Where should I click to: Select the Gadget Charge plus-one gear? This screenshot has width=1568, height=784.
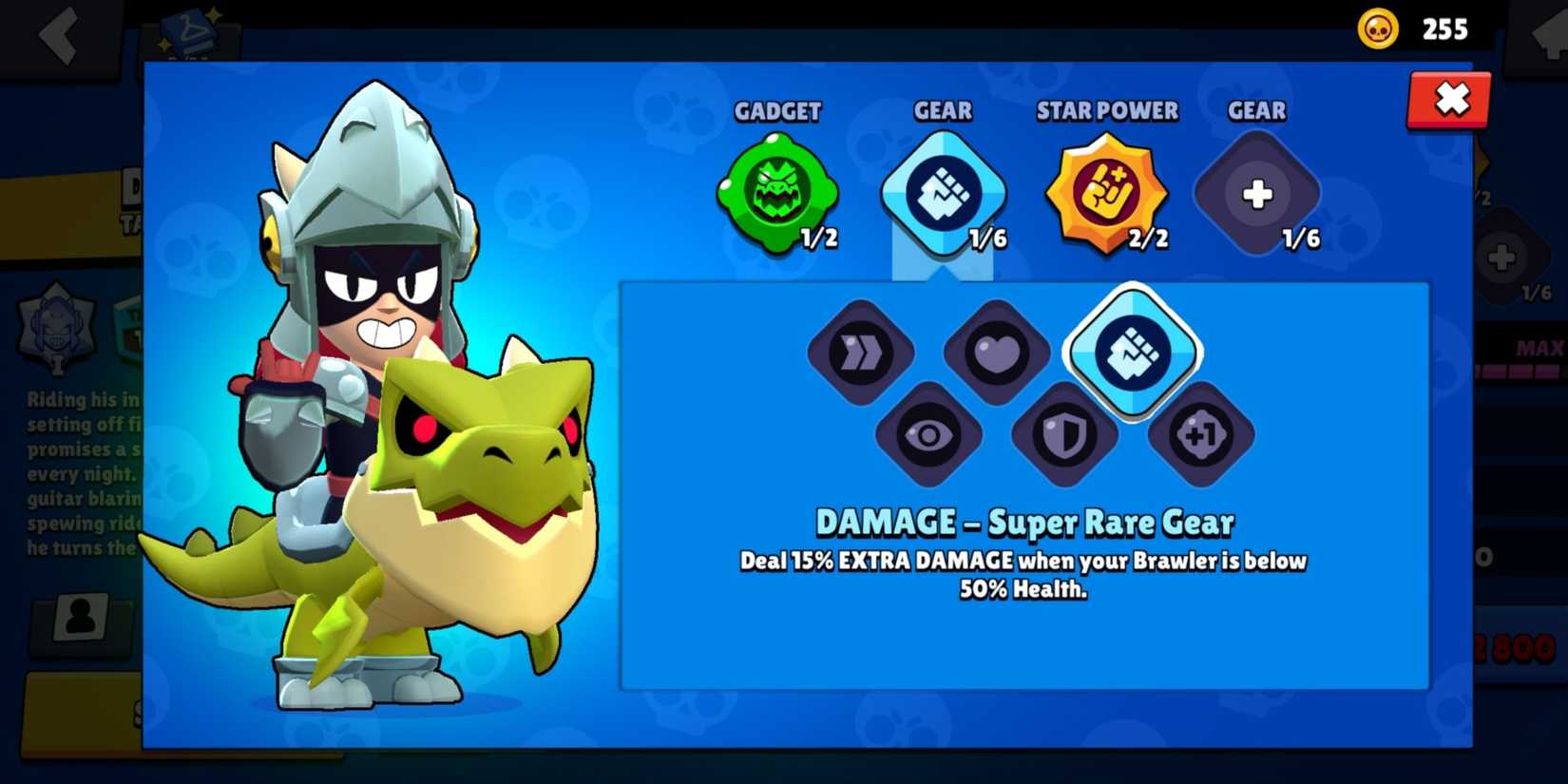pyautogui.click(x=1202, y=435)
